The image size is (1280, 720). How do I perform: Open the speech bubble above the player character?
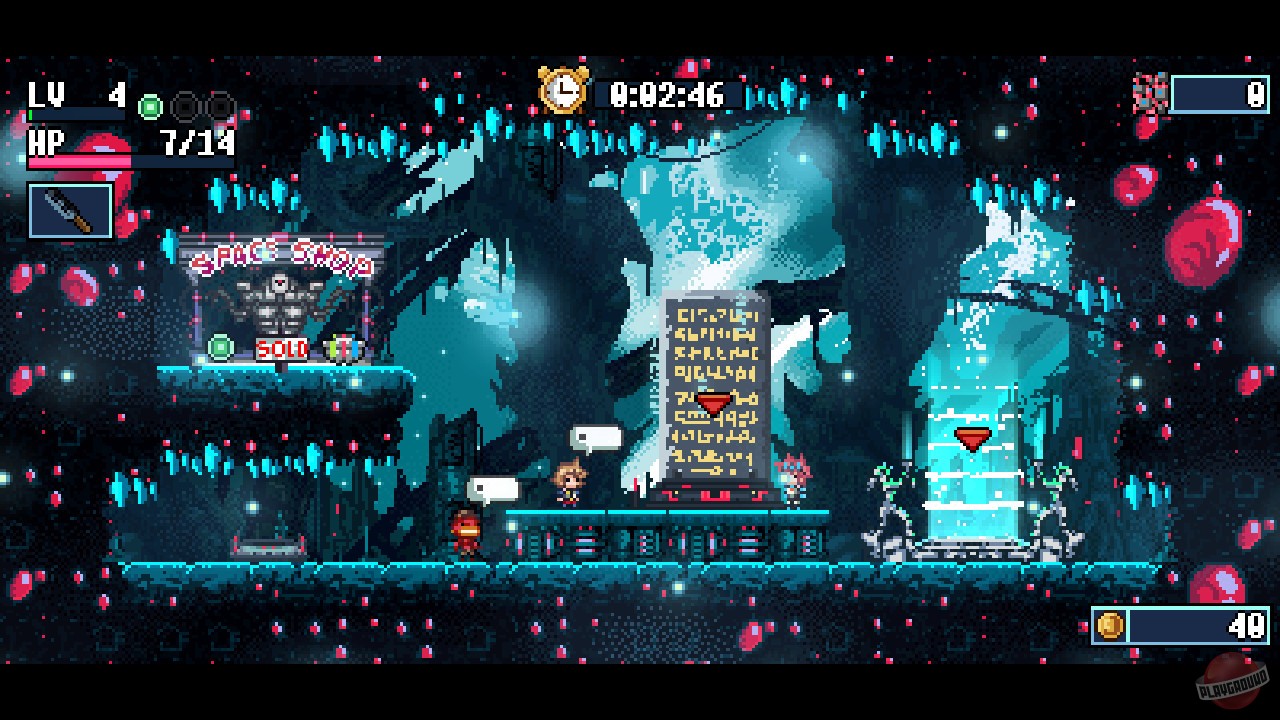pyautogui.click(x=597, y=435)
